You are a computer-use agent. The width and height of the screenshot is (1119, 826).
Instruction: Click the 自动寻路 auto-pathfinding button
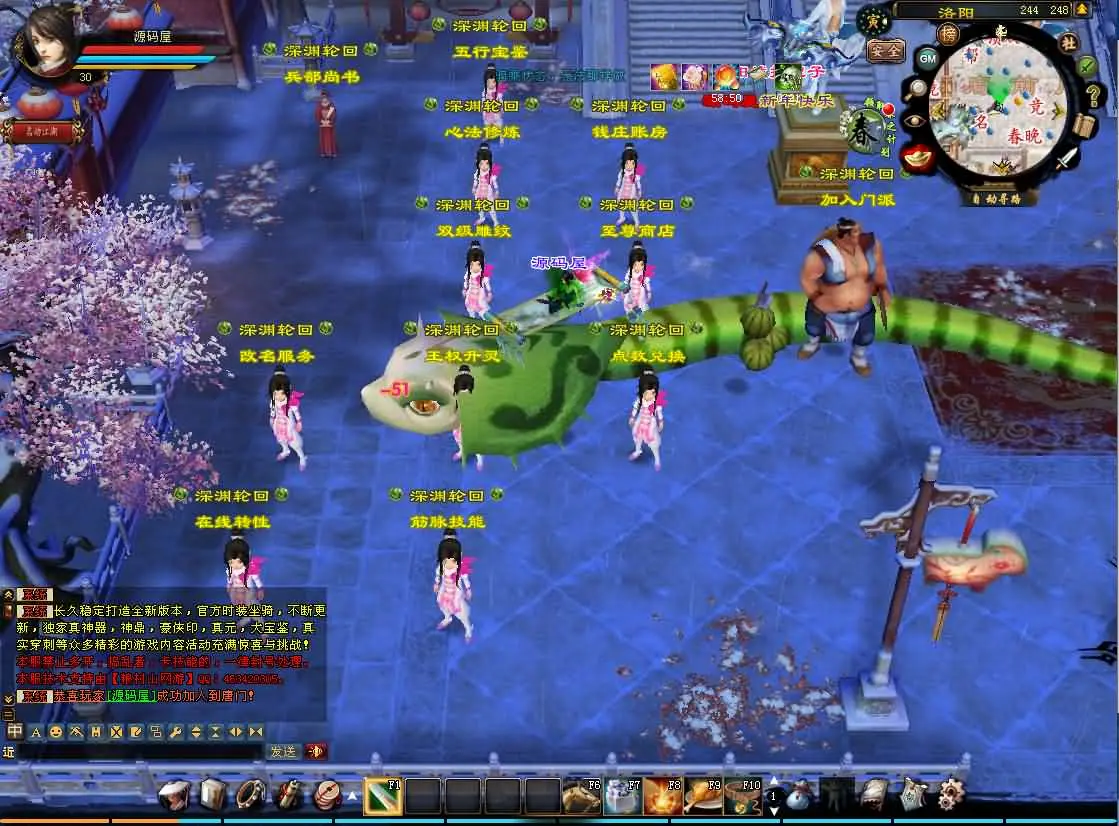996,198
